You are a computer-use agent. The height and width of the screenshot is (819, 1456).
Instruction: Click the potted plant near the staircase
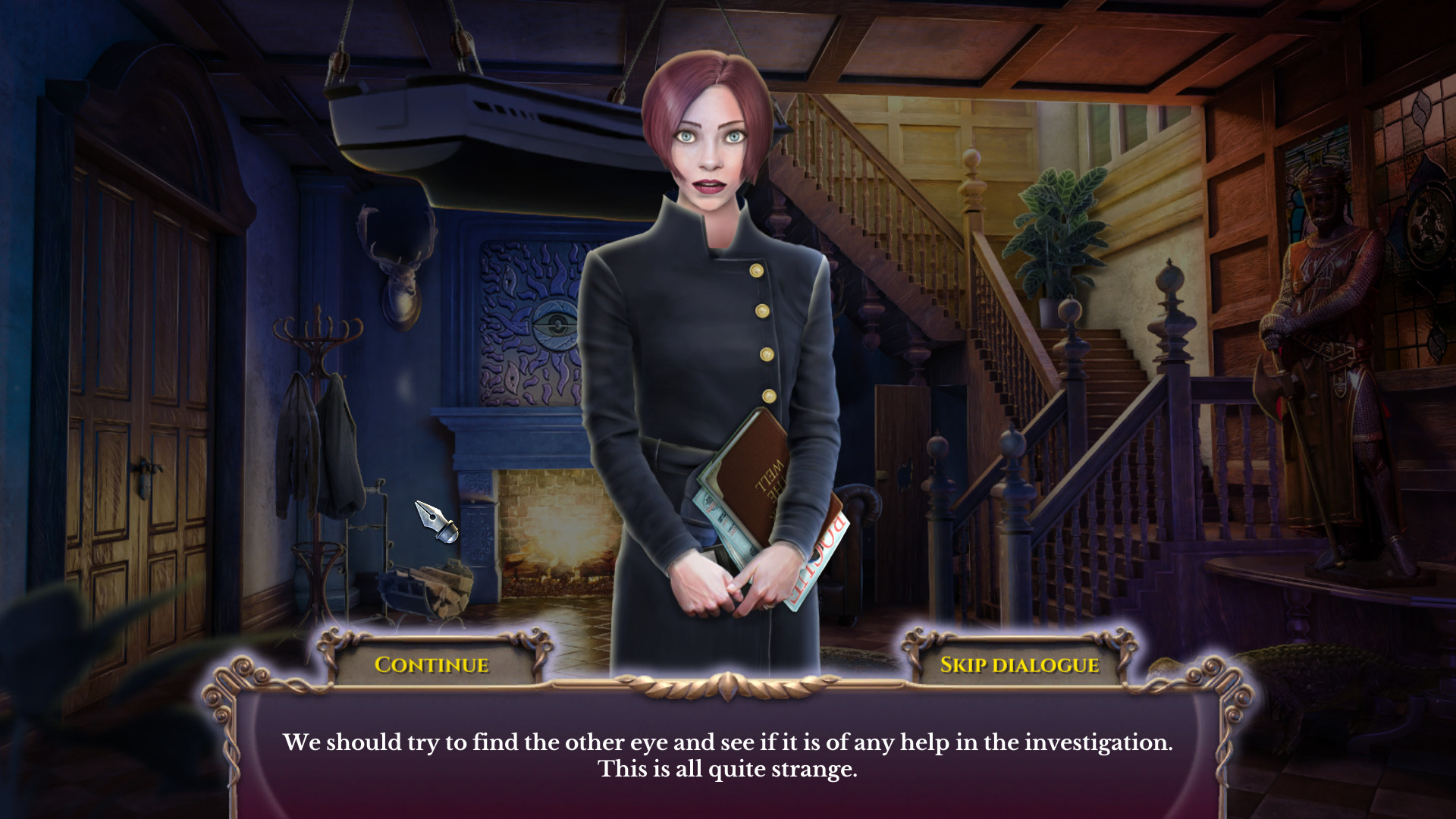1054,227
